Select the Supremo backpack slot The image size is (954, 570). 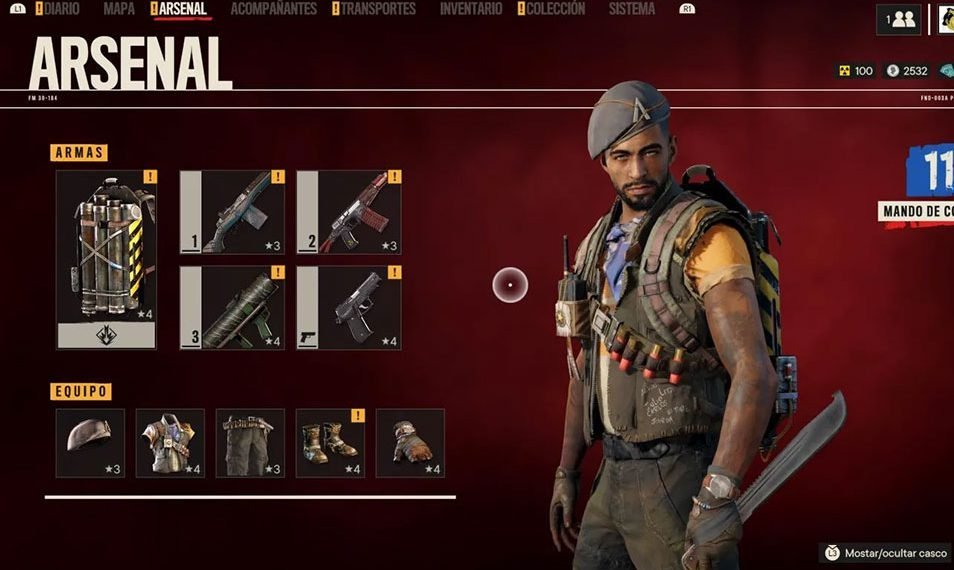click(106, 258)
